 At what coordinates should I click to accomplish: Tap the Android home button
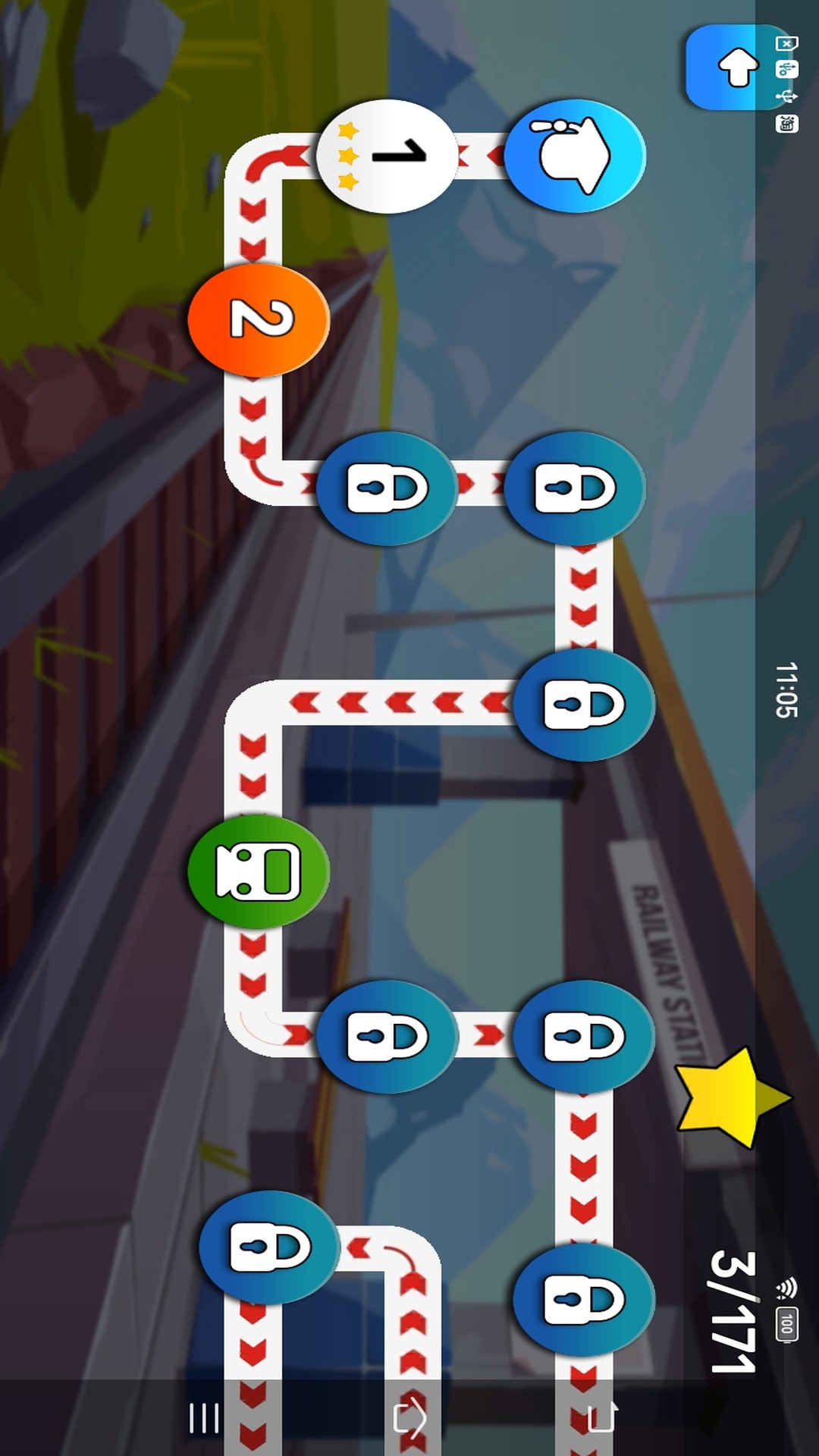[410, 1418]
